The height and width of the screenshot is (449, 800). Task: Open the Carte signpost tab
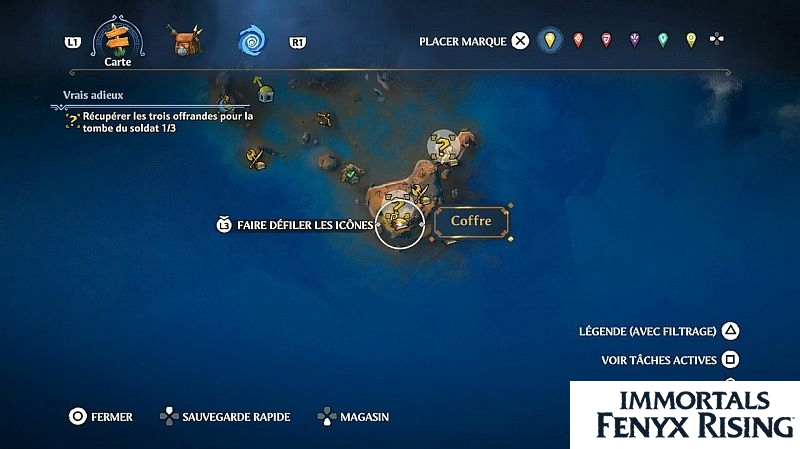click(x=119, y=40)
